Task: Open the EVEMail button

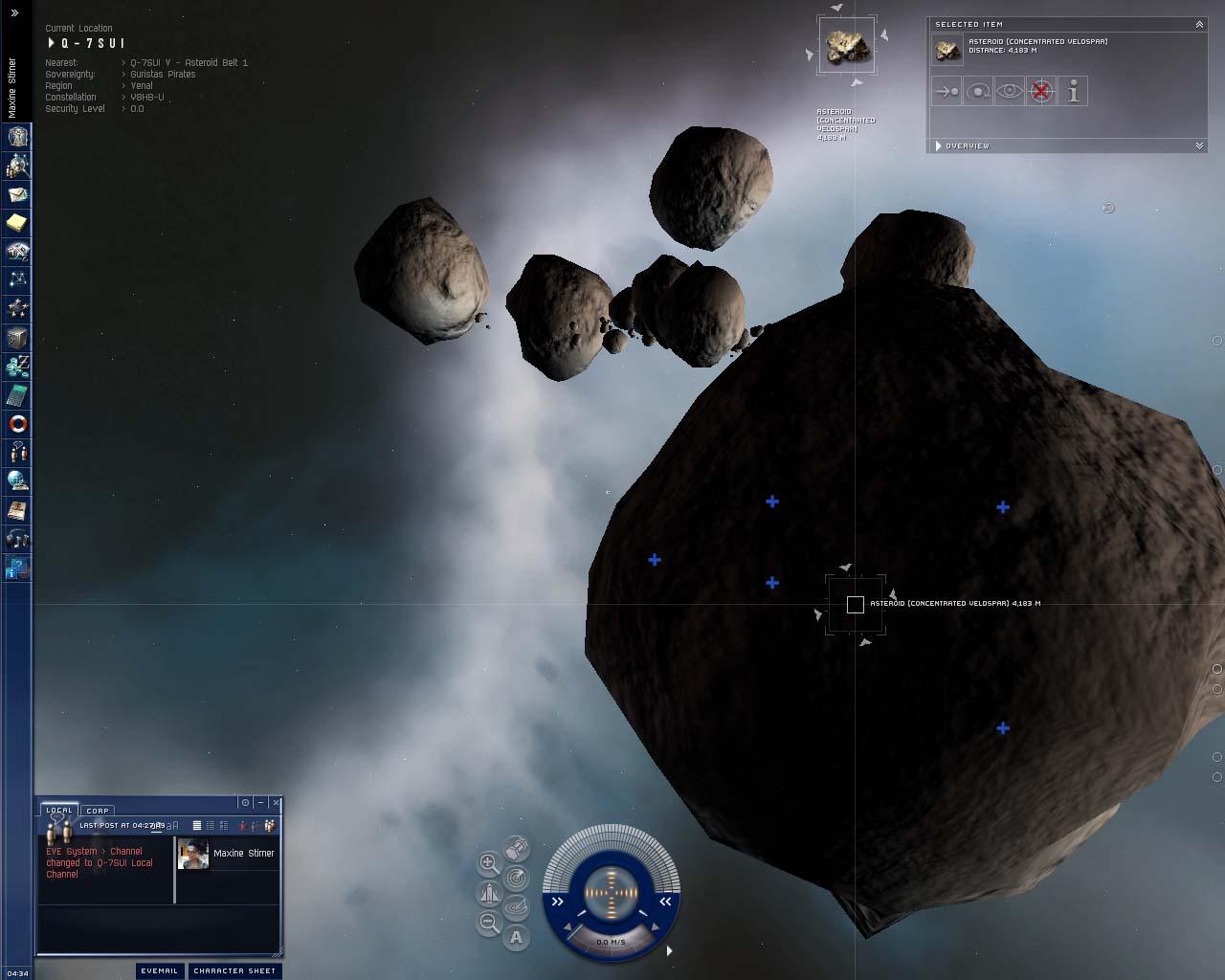Action: point(159,970)
